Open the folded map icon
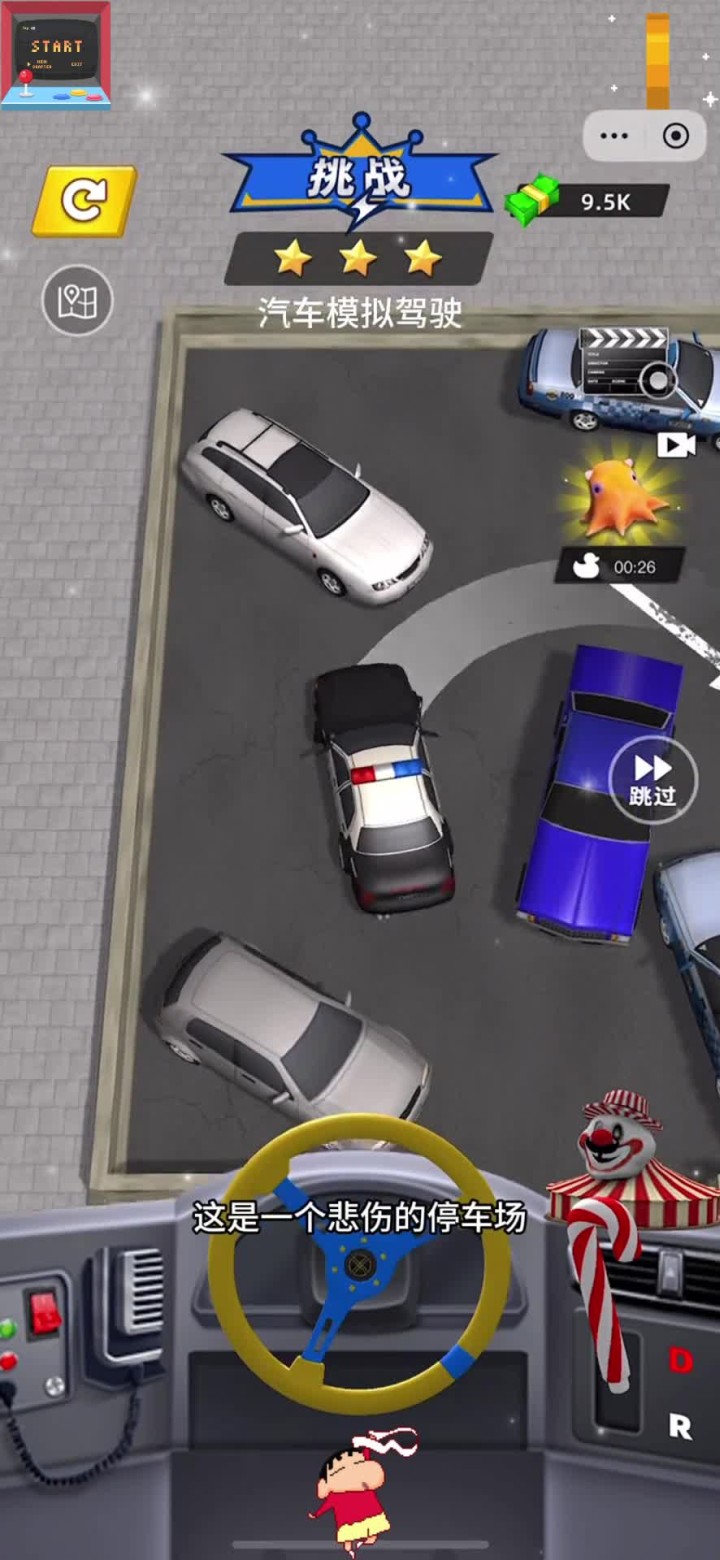Viewport: 720px width, 1560px height. (x=77, y=300)
